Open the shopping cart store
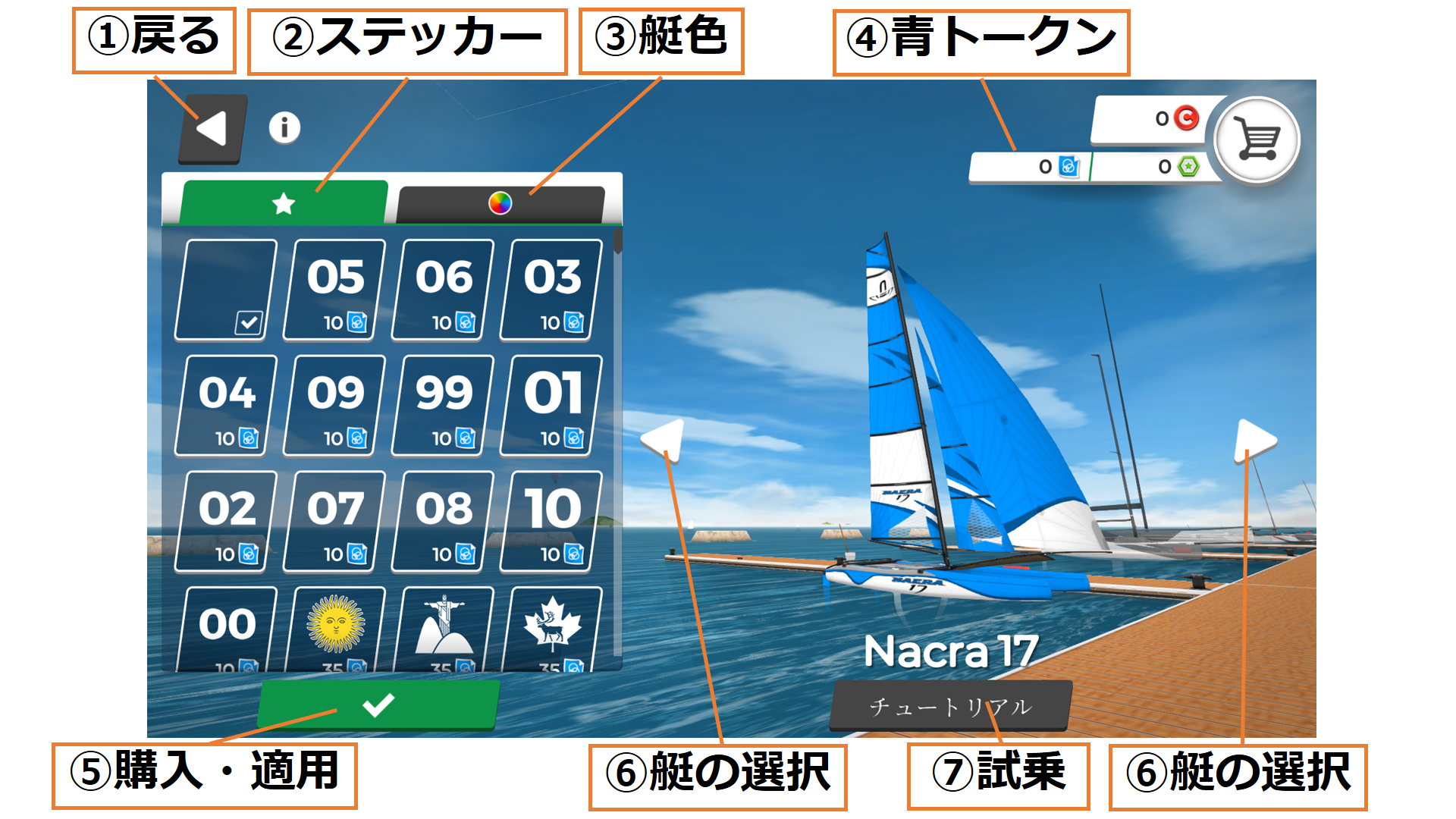Screen dimensions: 1456x819 pyautogui.click(x=1257, y=140)
